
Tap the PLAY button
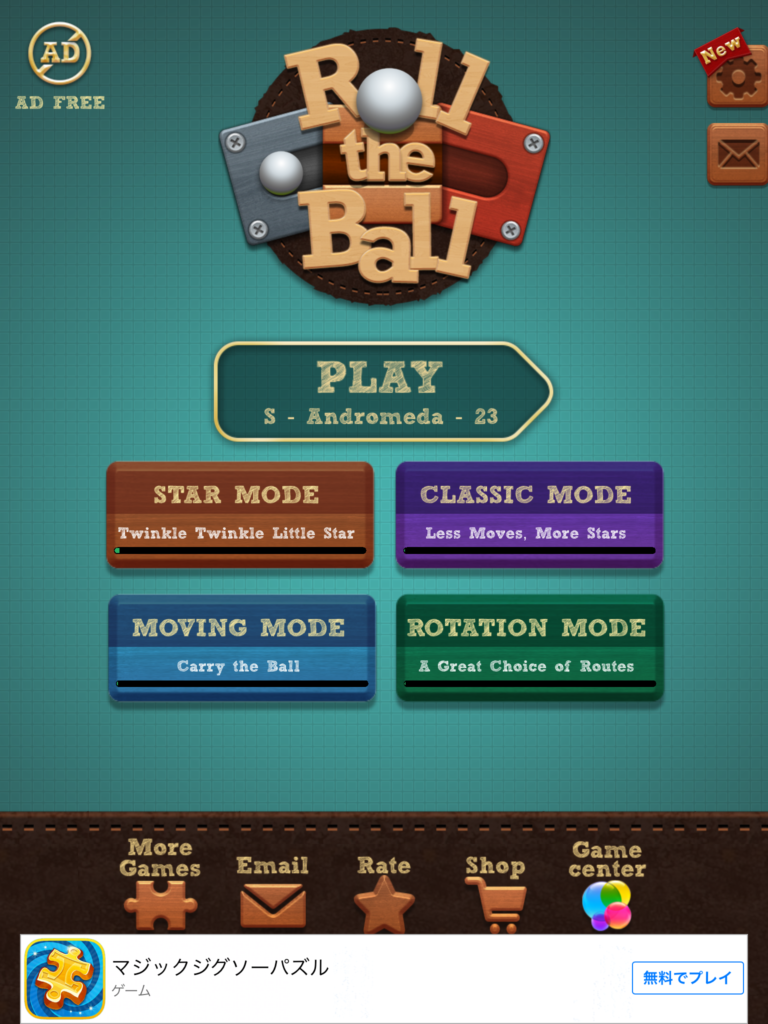[x=381, y=391]
